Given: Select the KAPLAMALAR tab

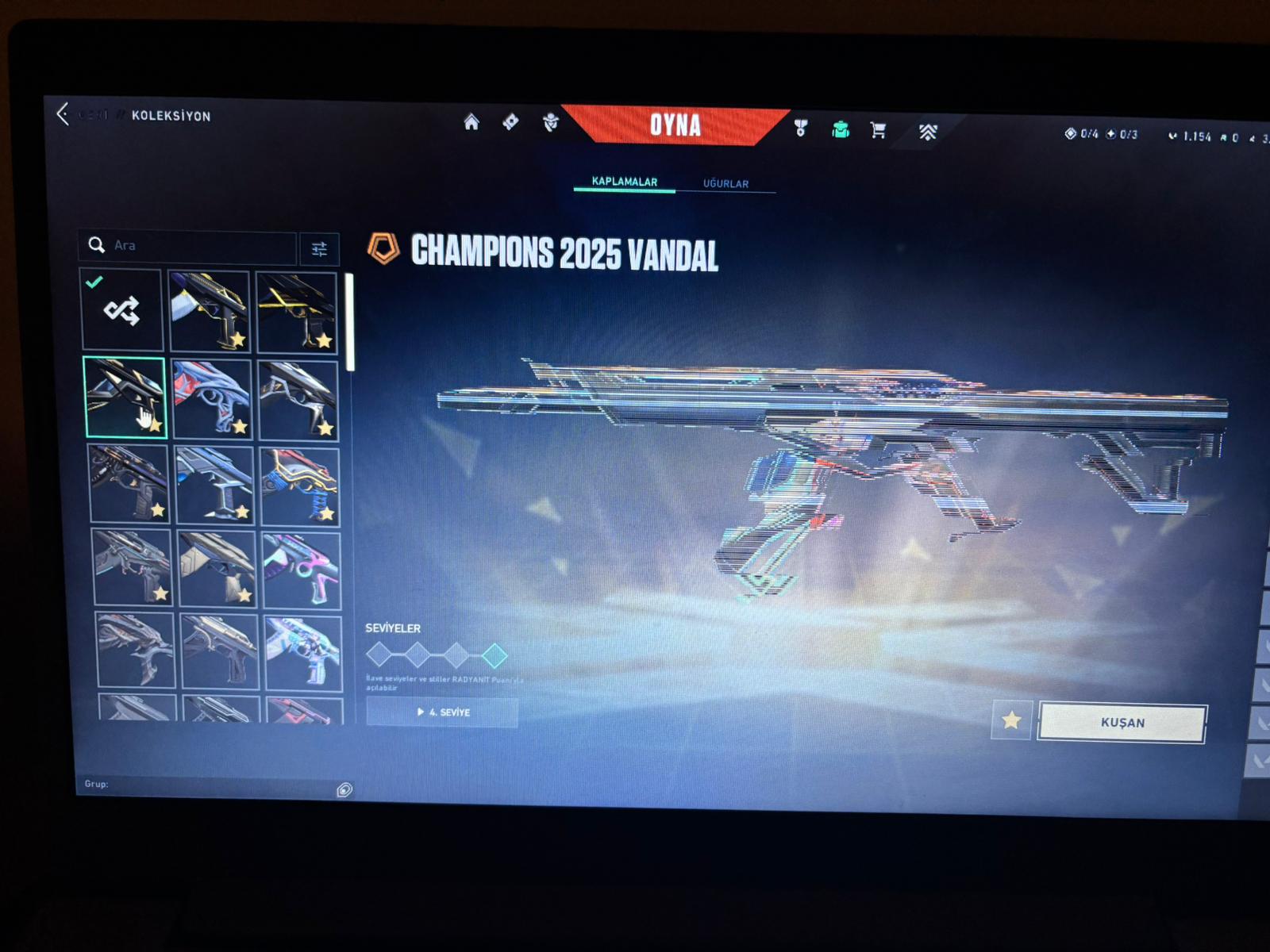Looking at the screenshot, I should (624, 182).
